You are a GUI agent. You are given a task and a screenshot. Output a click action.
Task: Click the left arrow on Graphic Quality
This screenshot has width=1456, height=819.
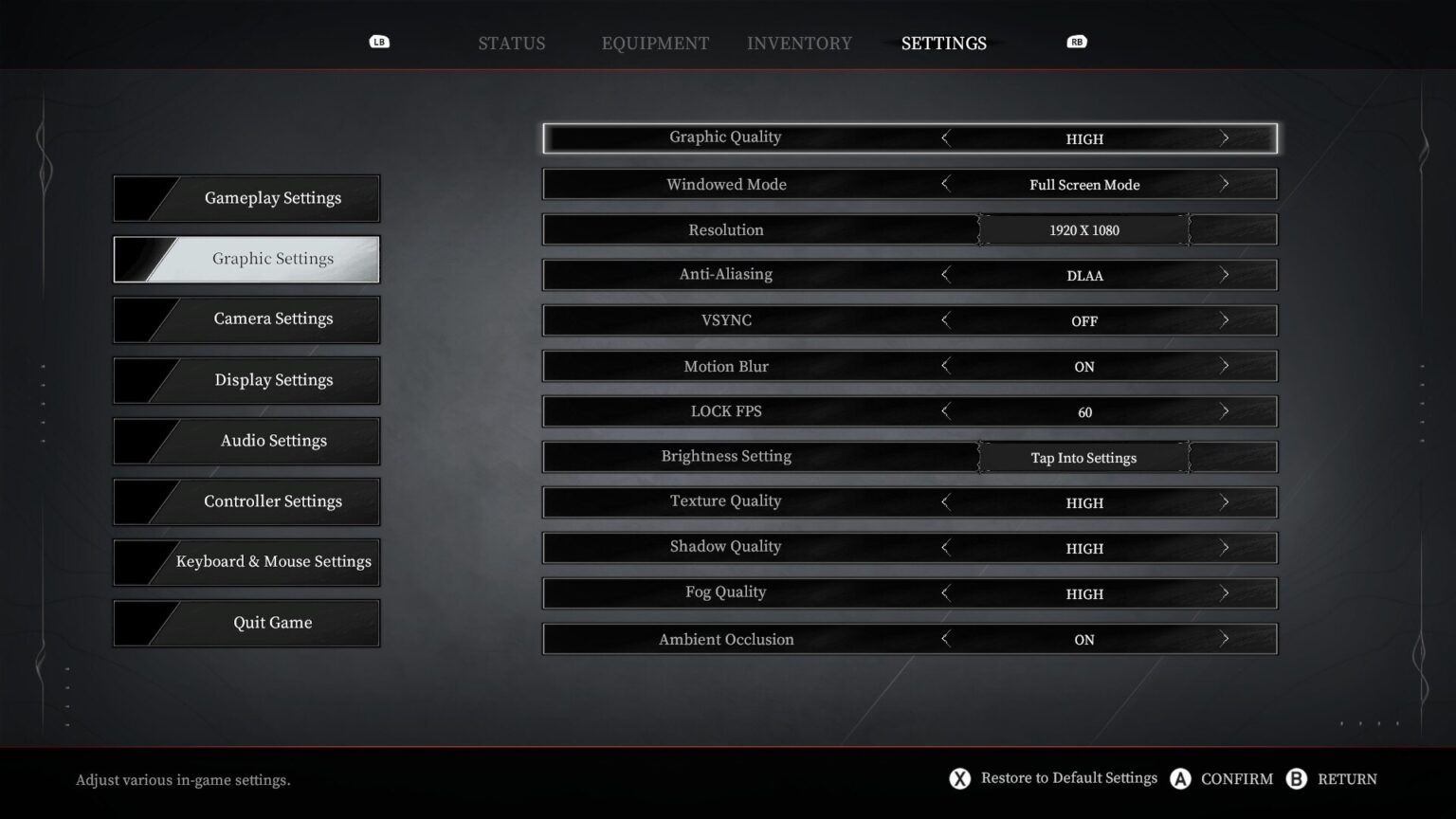click(x=945, y=138)
